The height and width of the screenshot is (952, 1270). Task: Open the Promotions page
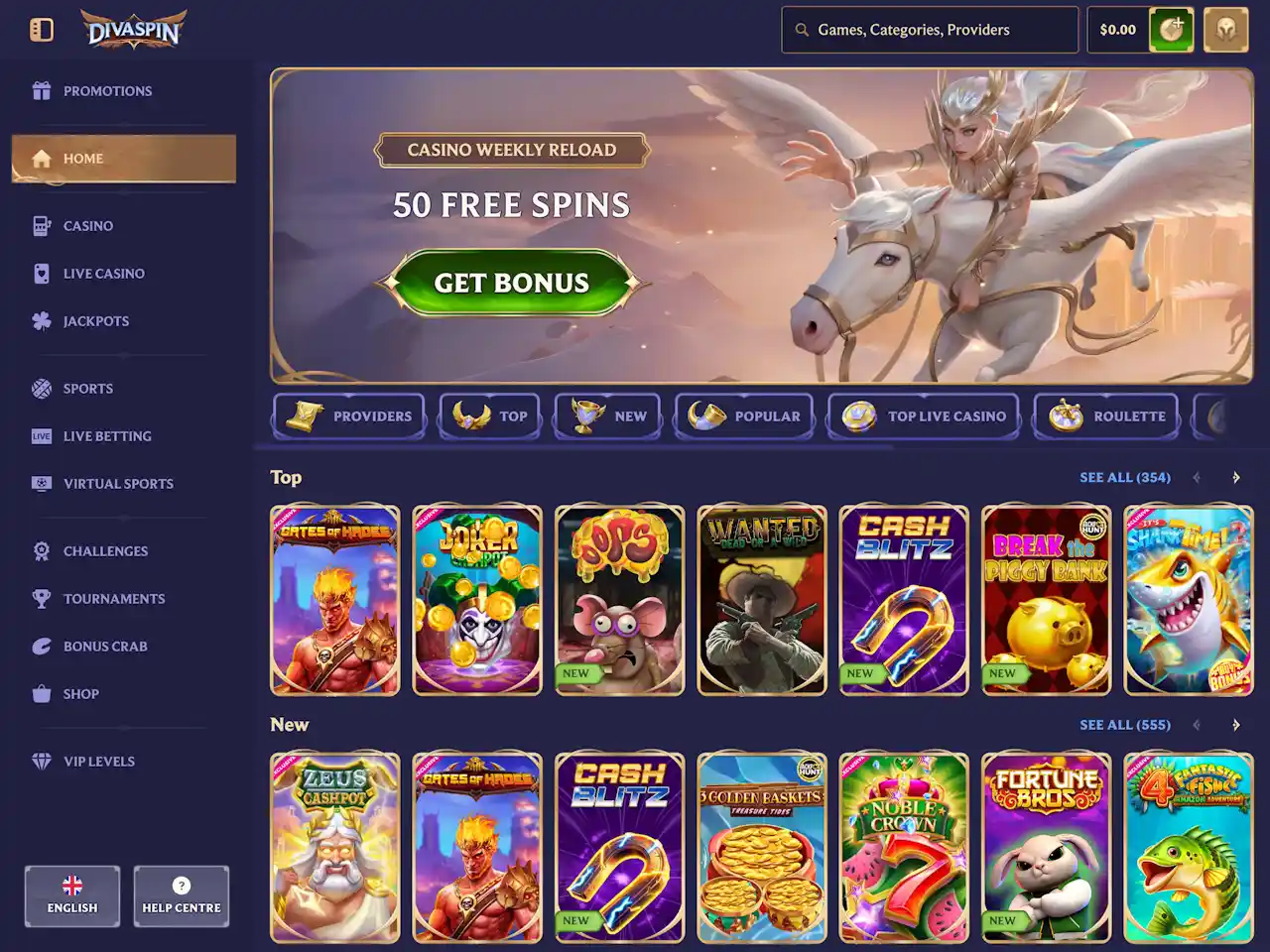tap(107, 91)
